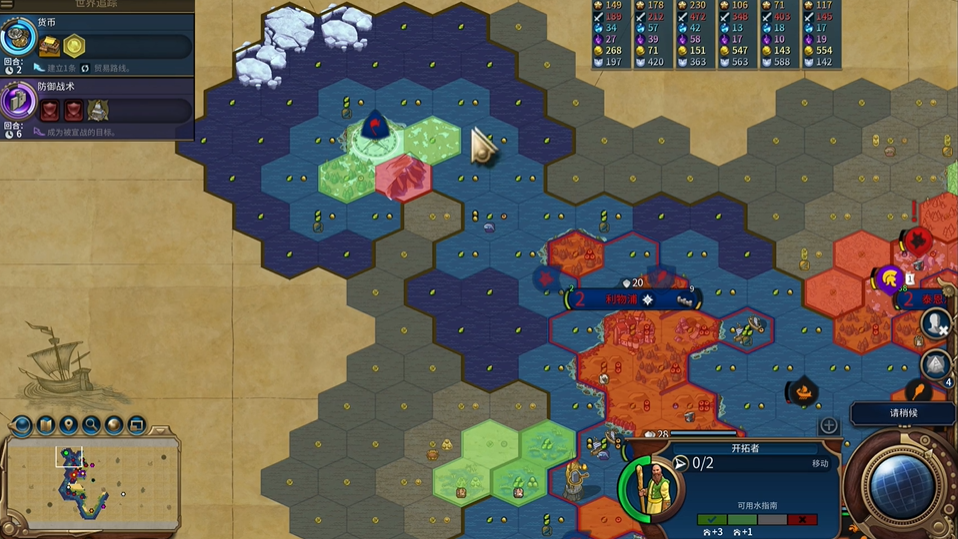The width and height of the screenshot is (958, 539).
Task: Click the leader portrait notification on right edge
Action: (x=936, y=323)
